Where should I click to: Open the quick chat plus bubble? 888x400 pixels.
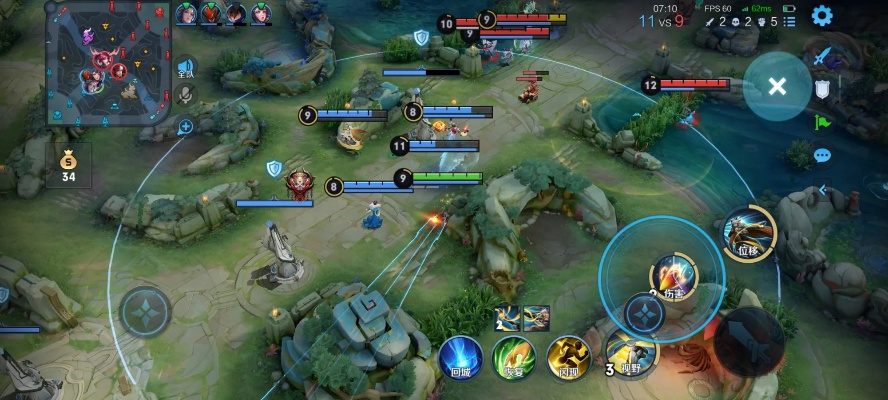point(185,127)
